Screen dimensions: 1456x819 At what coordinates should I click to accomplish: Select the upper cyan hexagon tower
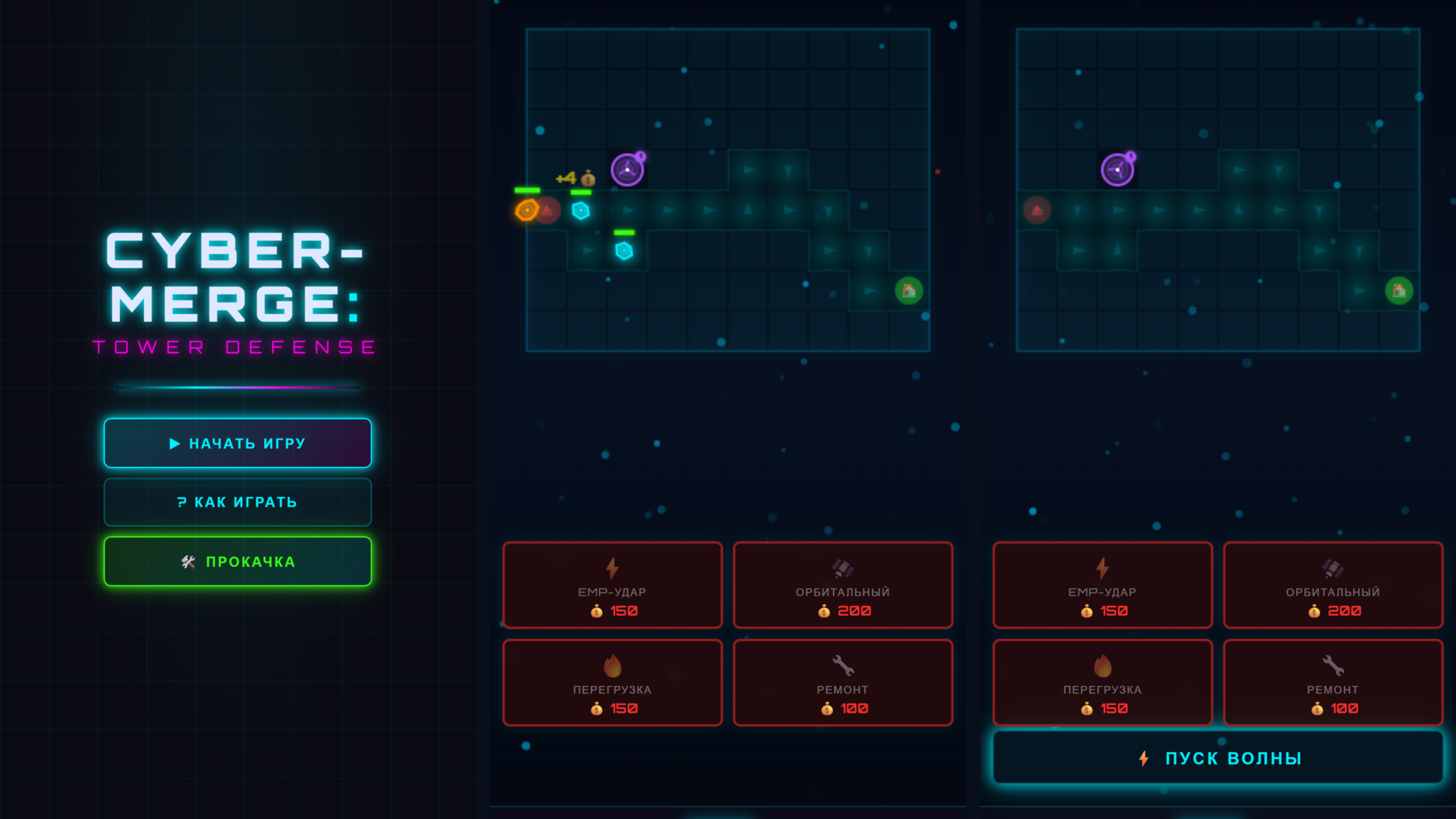(582, 208)
